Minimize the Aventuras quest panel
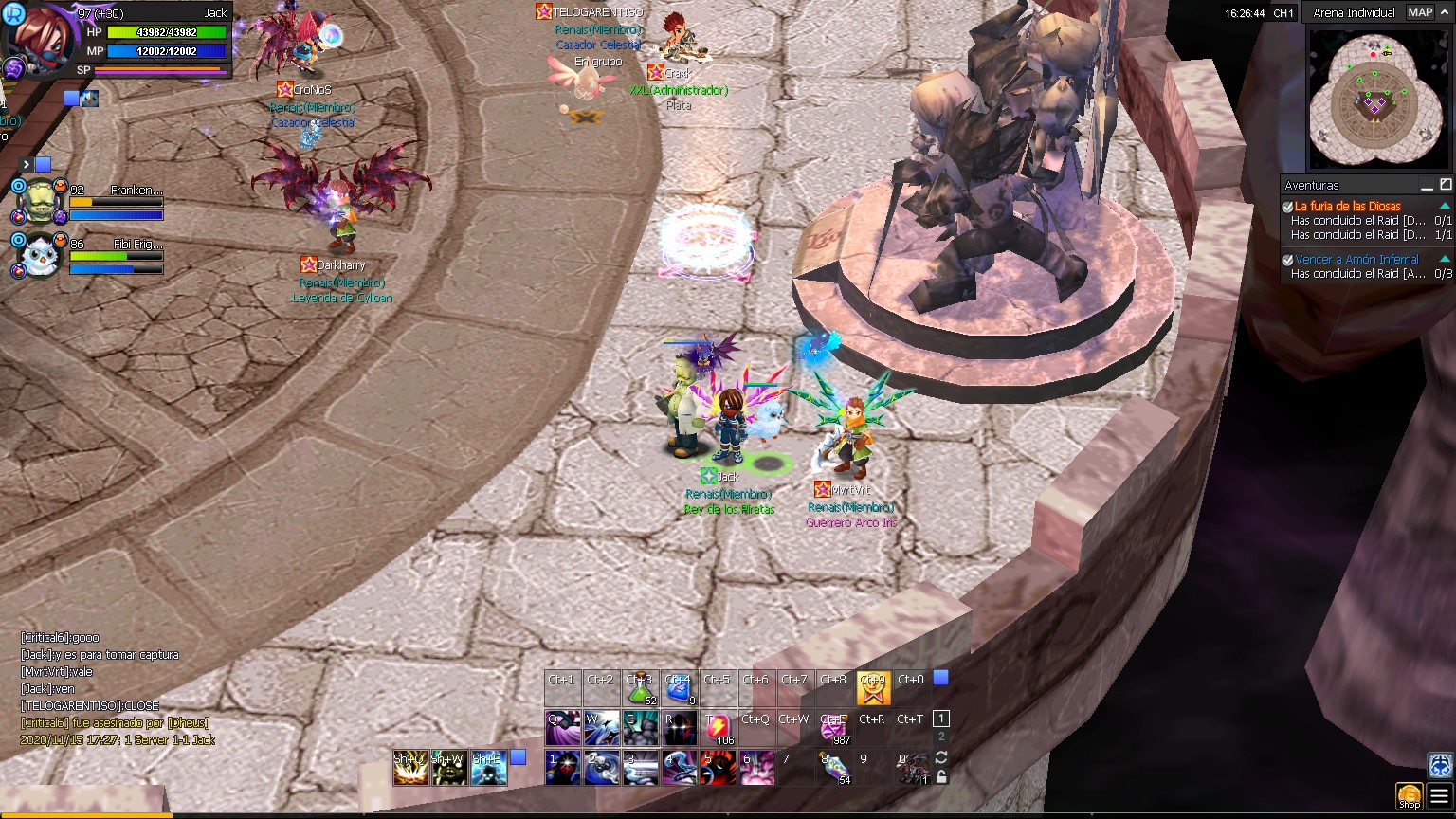This screenshot has width=1456, height=819. (1427, 185)
